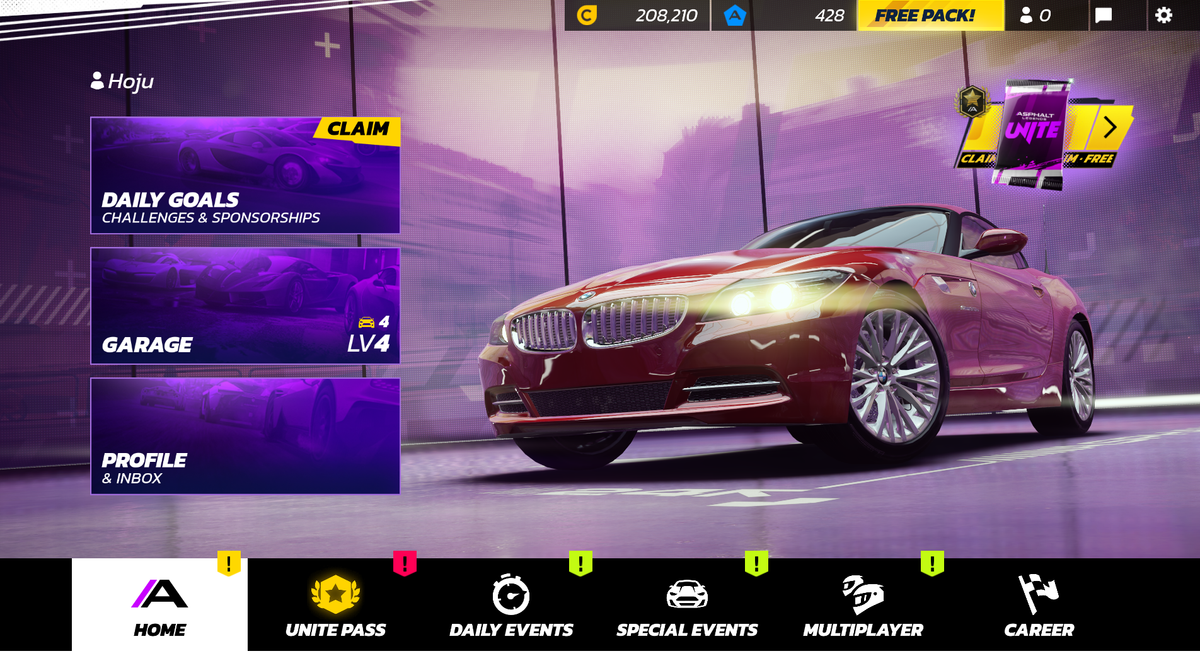The image size is (1200, 654).
Task: Open the settings gear icon
Action: click(x=1163, y=16)
